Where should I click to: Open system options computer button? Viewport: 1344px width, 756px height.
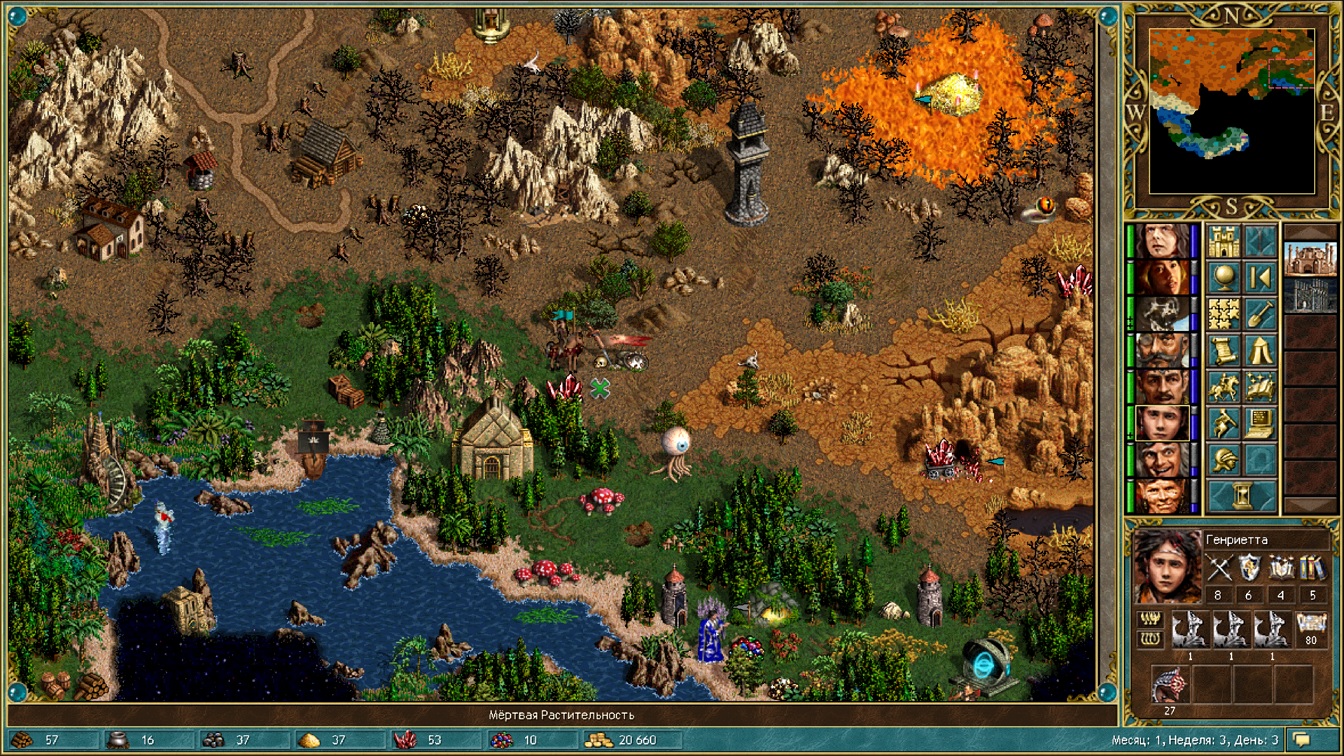tap(1260, 422)
